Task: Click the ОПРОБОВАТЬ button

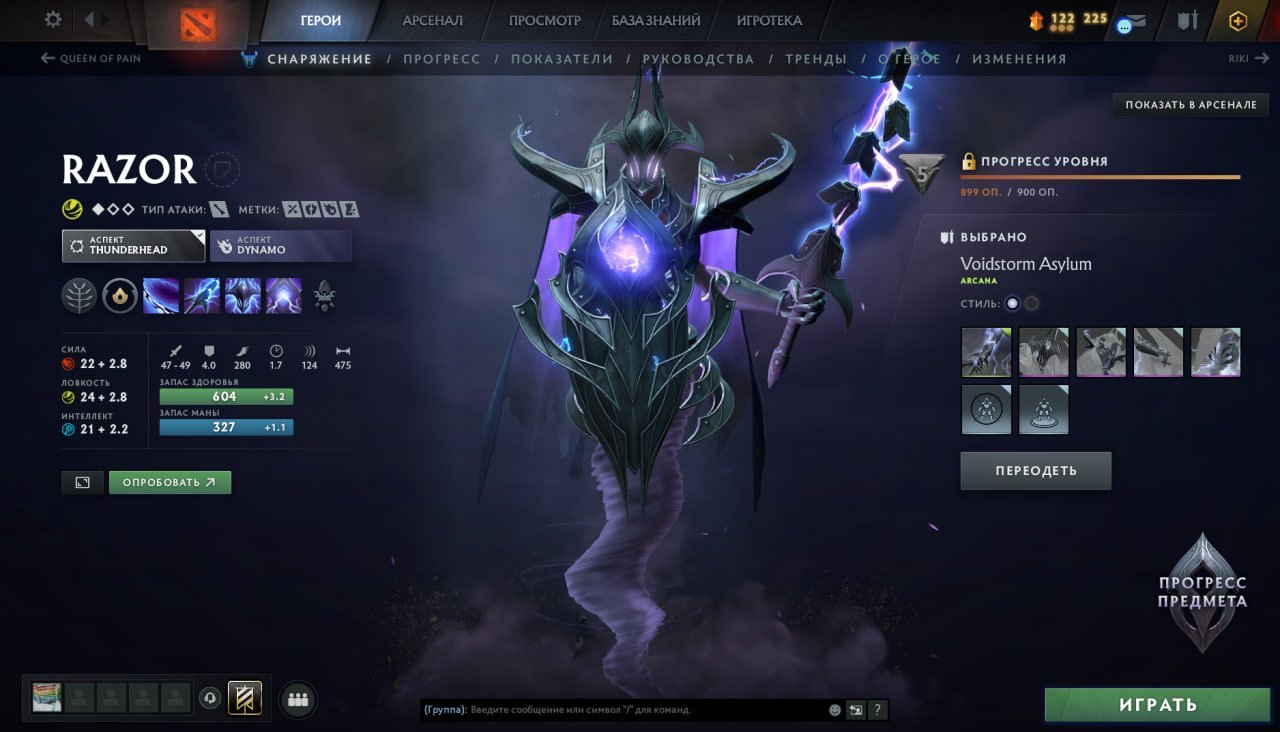Action: (169, 482)
